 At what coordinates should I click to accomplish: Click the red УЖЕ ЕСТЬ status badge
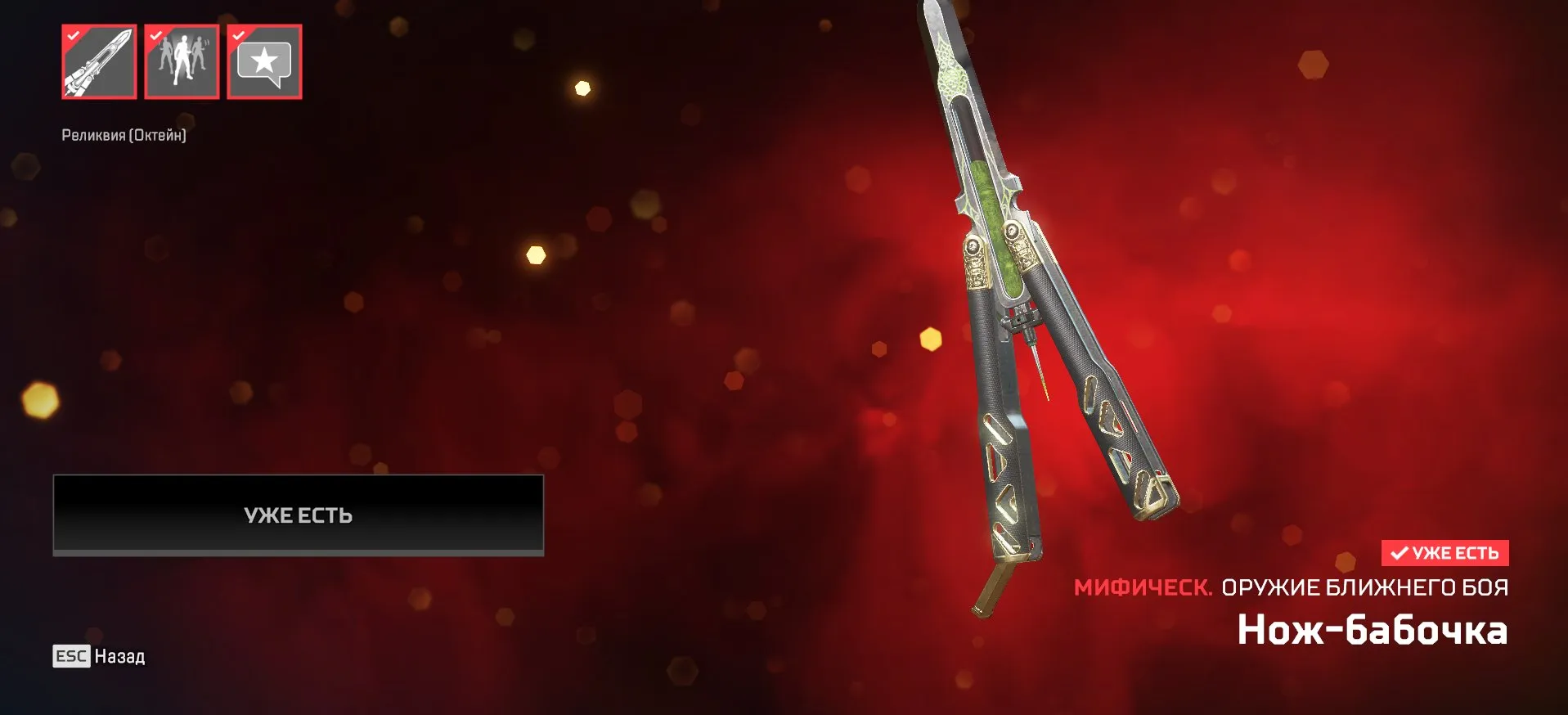(1444, 553)
